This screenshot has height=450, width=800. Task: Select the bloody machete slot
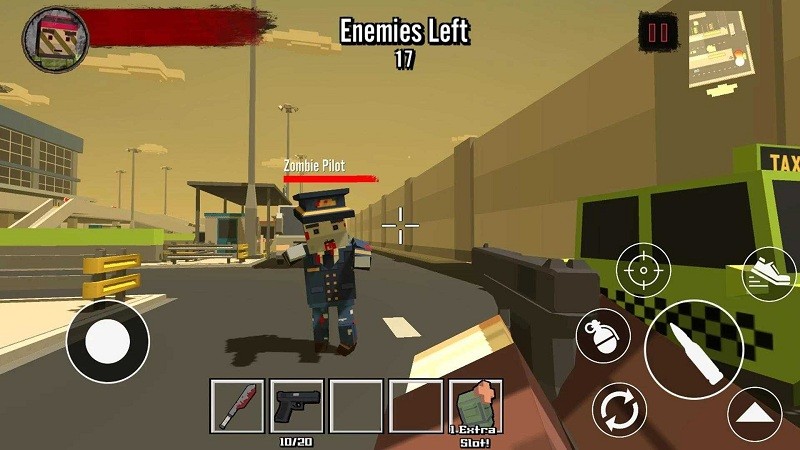click(x=237, y=405)
